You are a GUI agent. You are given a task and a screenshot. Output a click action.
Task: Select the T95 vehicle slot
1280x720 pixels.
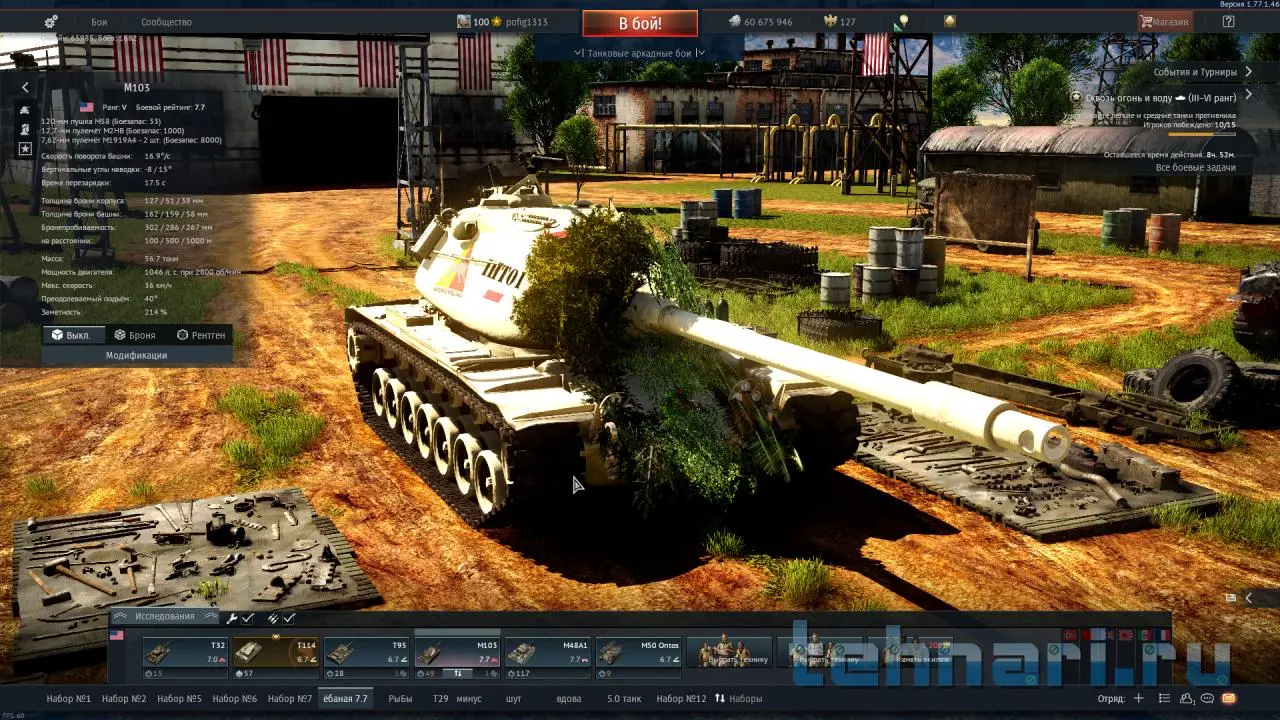pos(366,653)
